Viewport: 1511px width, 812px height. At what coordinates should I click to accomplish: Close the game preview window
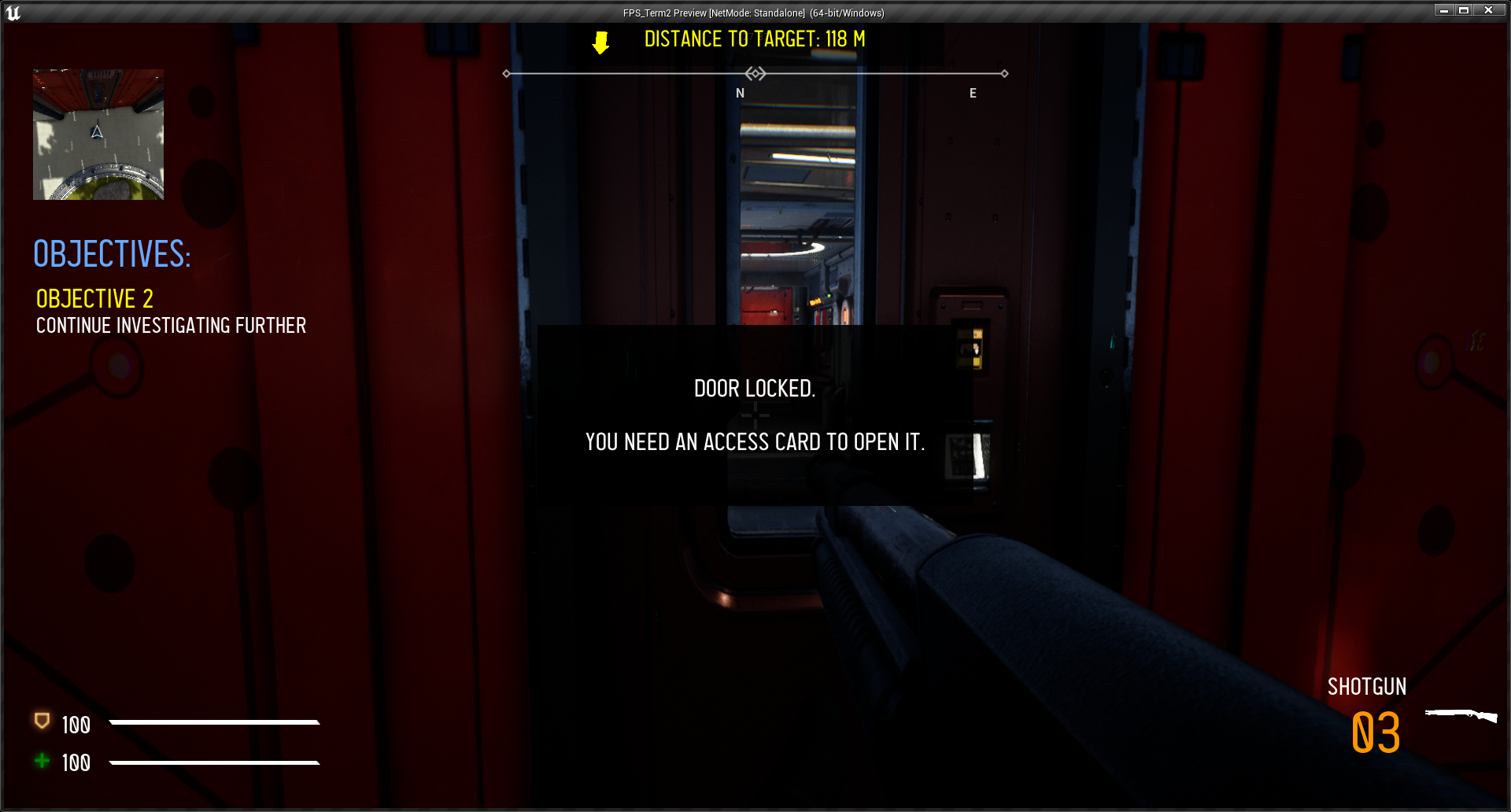point(1488,10)
